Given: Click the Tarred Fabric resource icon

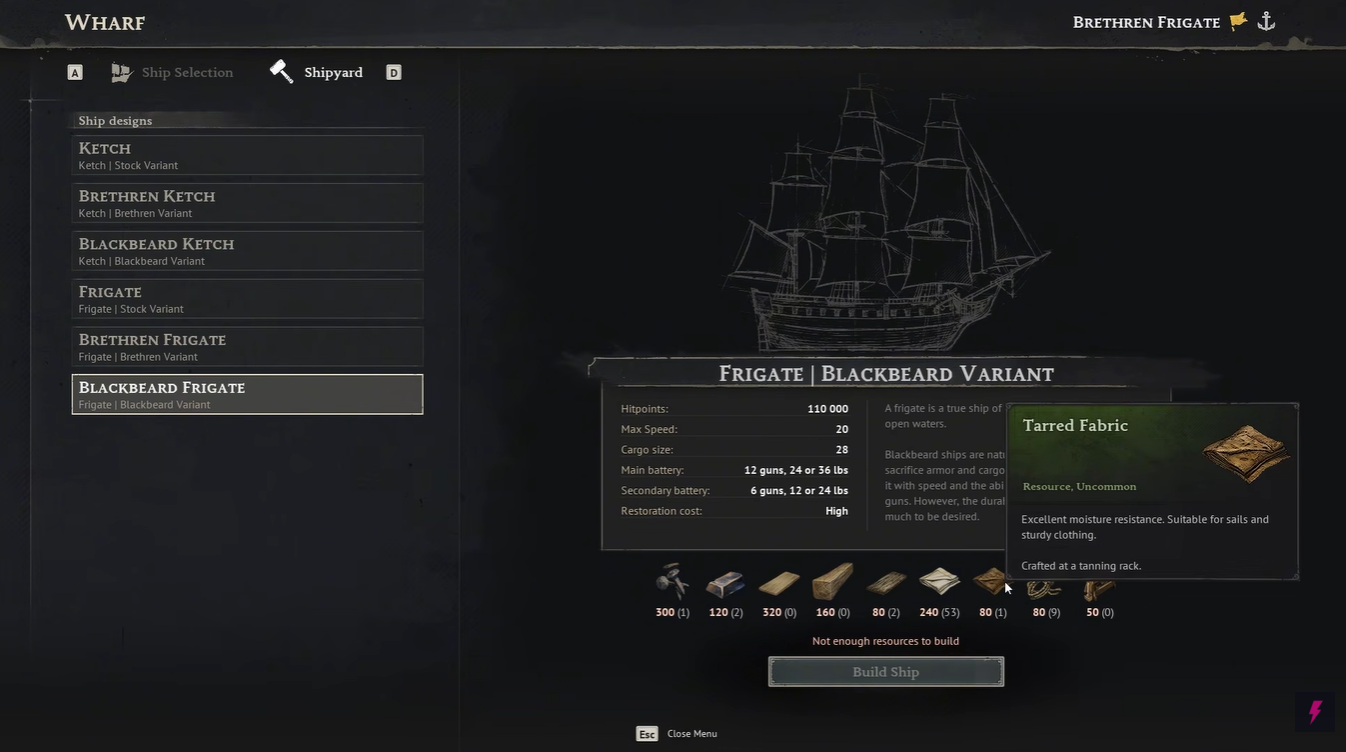Looking at the screenshot, I should pyautogui.click(x=991, y=582).
